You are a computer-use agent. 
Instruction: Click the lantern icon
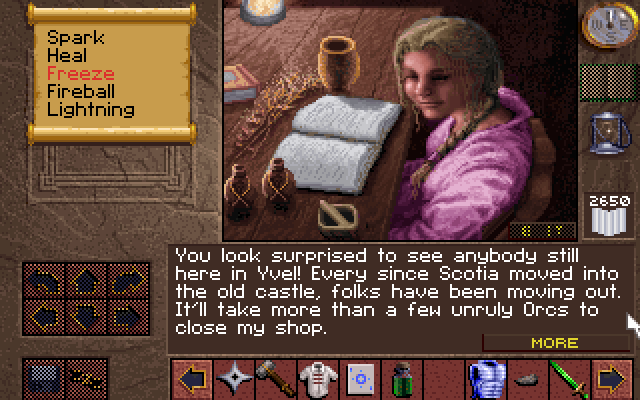(607, 131)
